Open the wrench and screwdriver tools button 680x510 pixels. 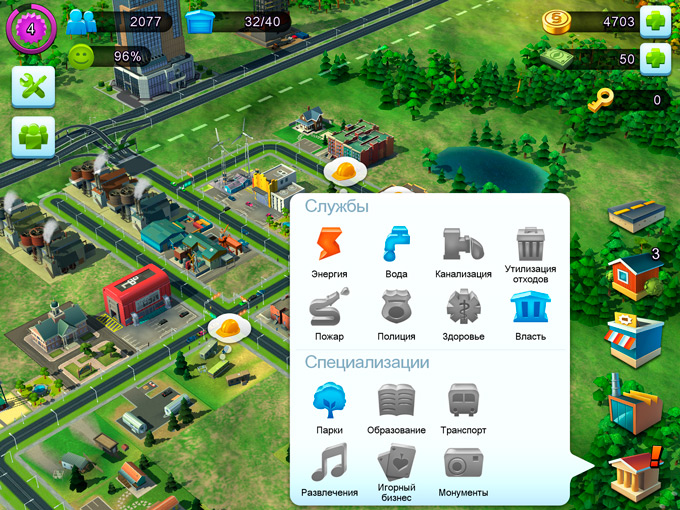pos(33,87)
